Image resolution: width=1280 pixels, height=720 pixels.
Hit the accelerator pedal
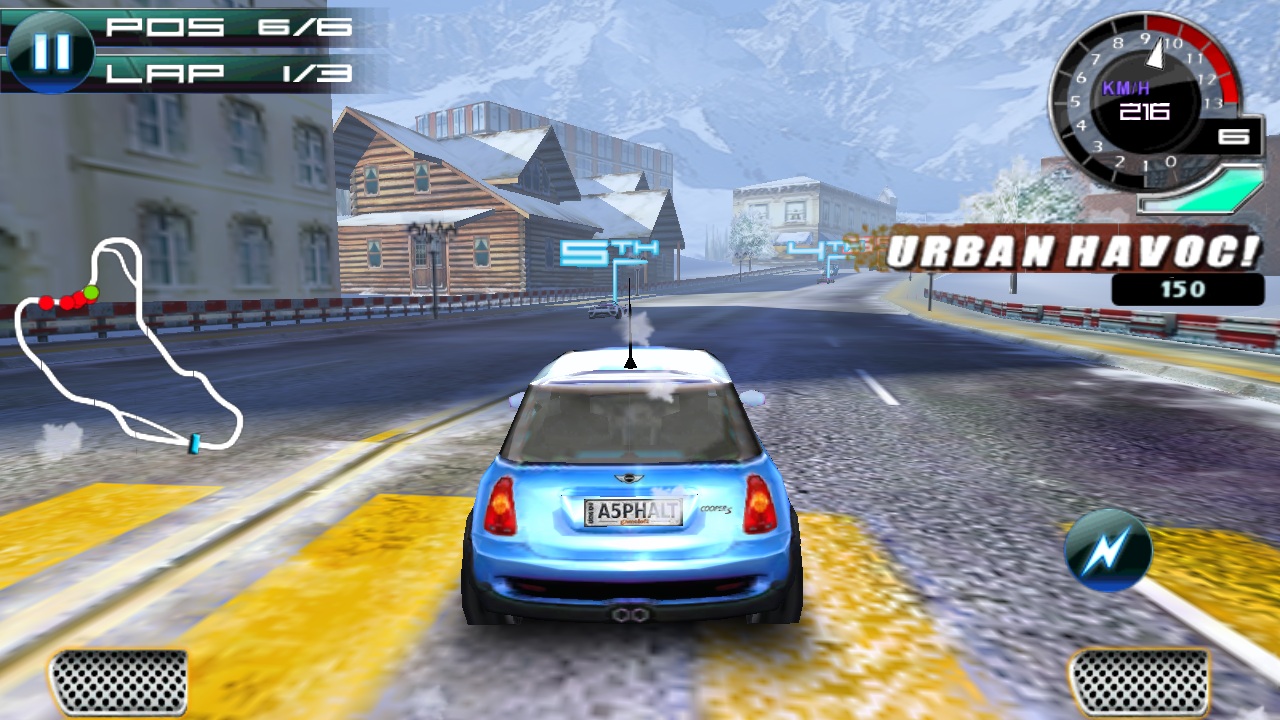pos(1138,682)
